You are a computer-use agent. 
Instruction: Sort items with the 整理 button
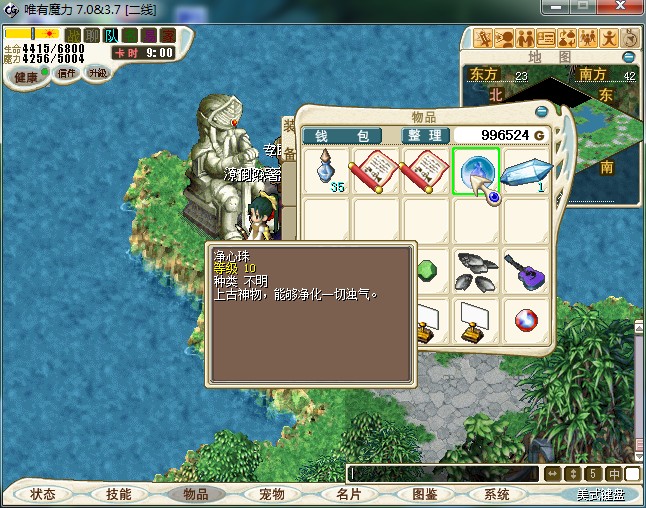click(x=424, y=135)
